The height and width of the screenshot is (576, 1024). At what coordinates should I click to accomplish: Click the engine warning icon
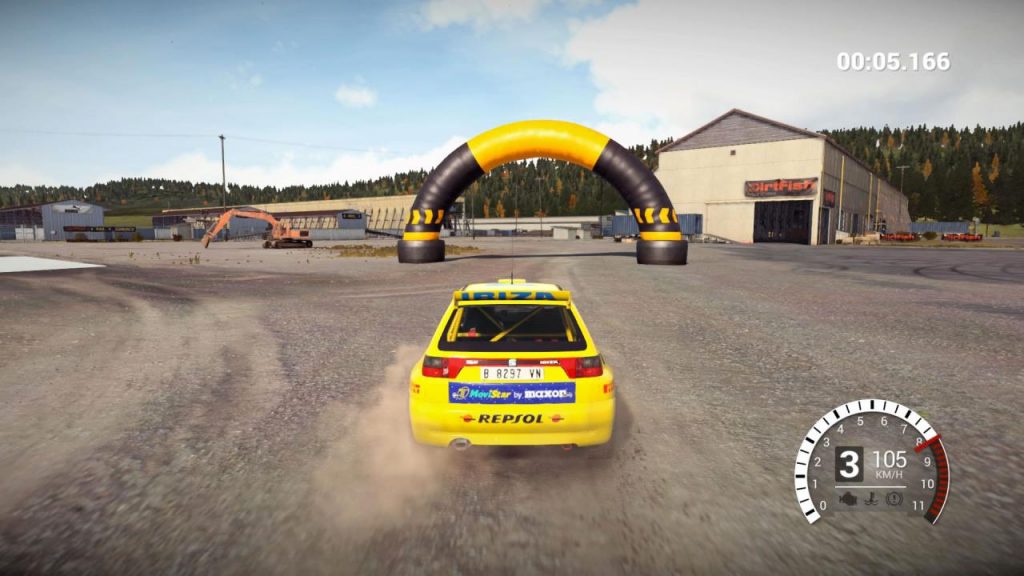(850, 497)
